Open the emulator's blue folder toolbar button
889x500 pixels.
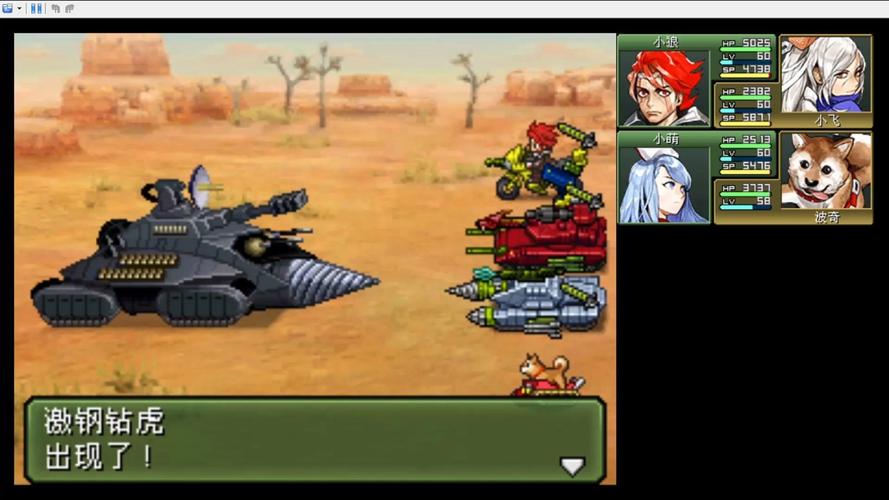point(8,8)
